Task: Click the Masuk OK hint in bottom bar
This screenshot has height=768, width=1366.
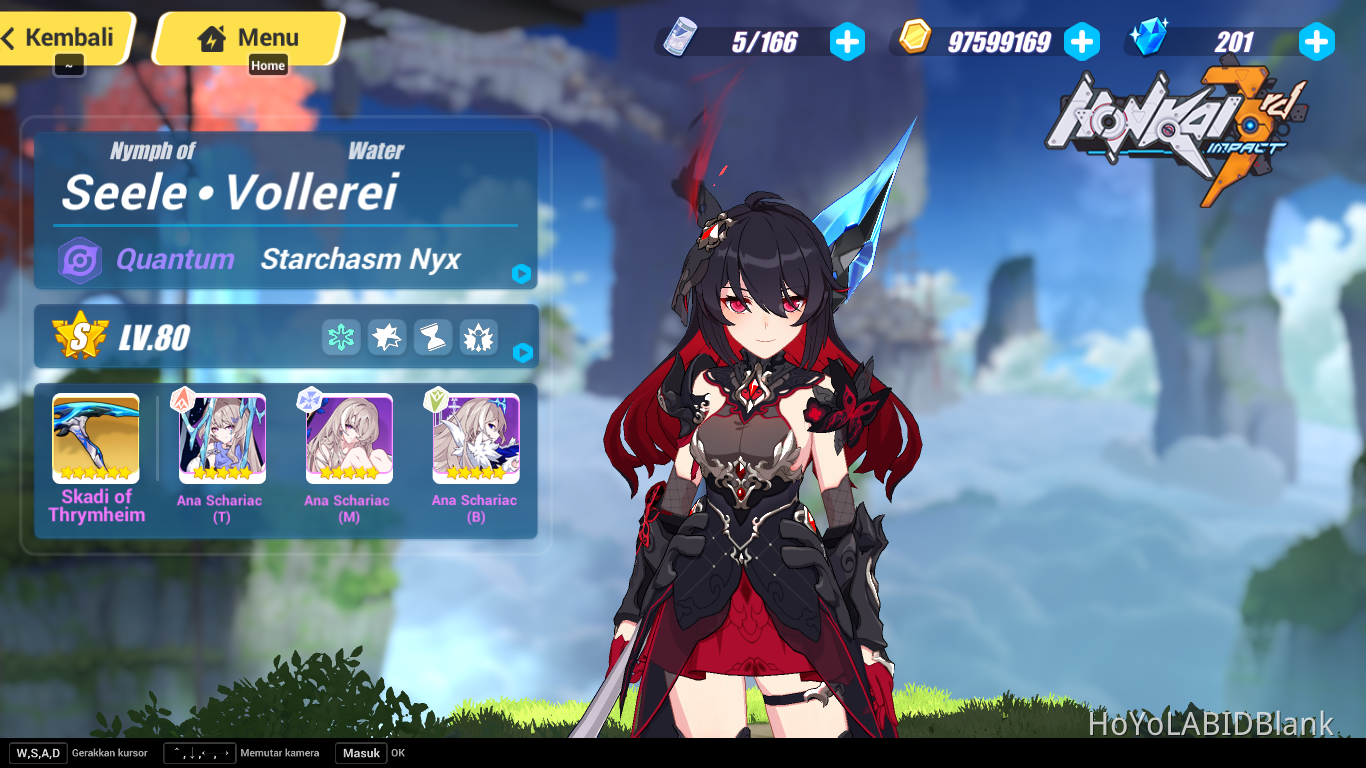Action: (x=360, y=753)
